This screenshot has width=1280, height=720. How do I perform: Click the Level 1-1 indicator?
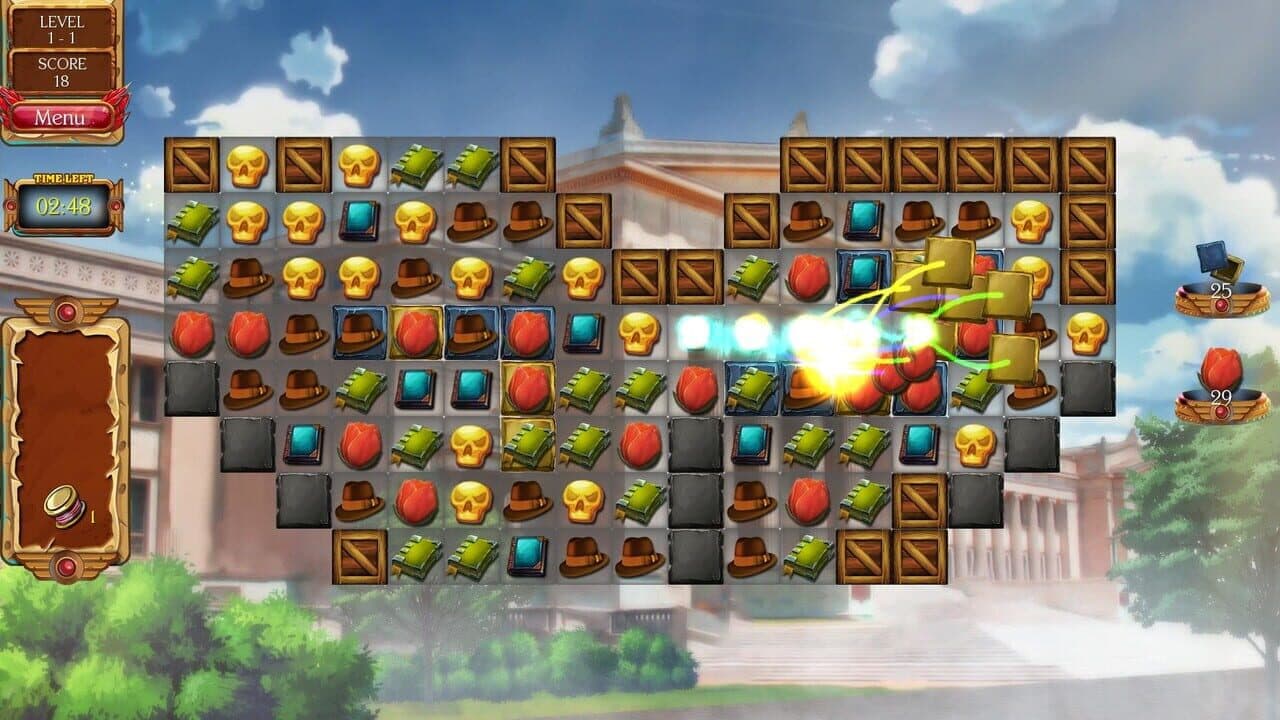(x=60, y=29)
